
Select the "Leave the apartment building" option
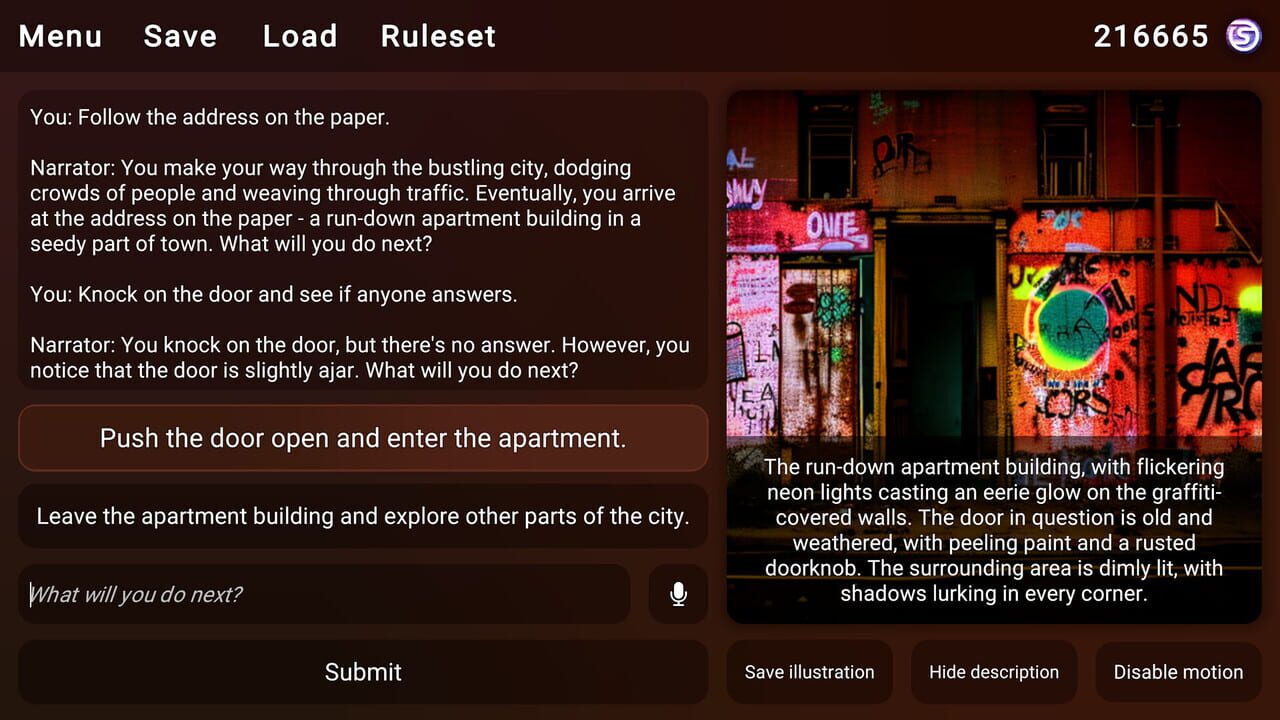[362, 515]
